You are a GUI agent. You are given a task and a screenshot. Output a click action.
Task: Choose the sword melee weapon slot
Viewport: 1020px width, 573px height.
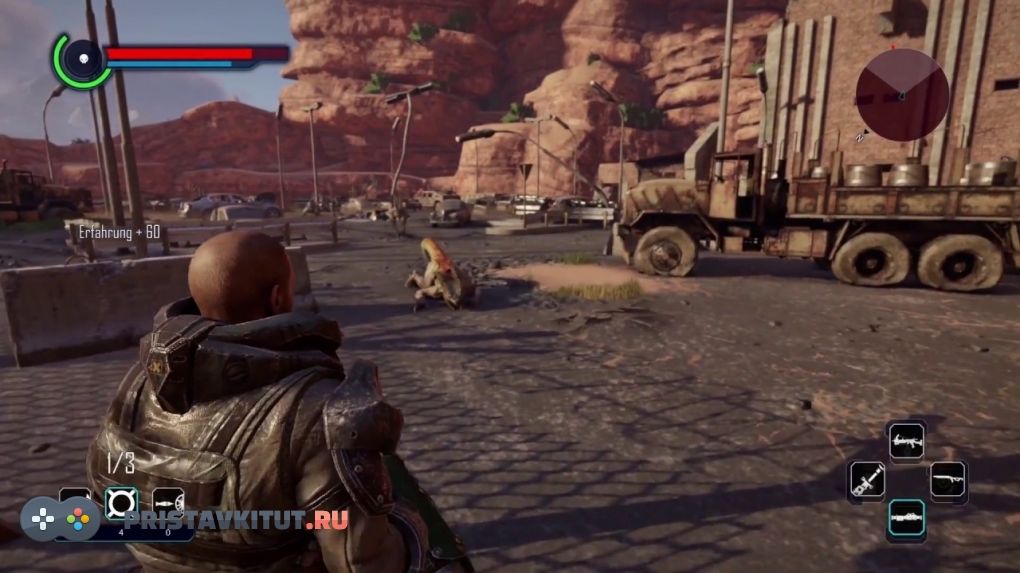pyautogui.click(x=866, y=481)
